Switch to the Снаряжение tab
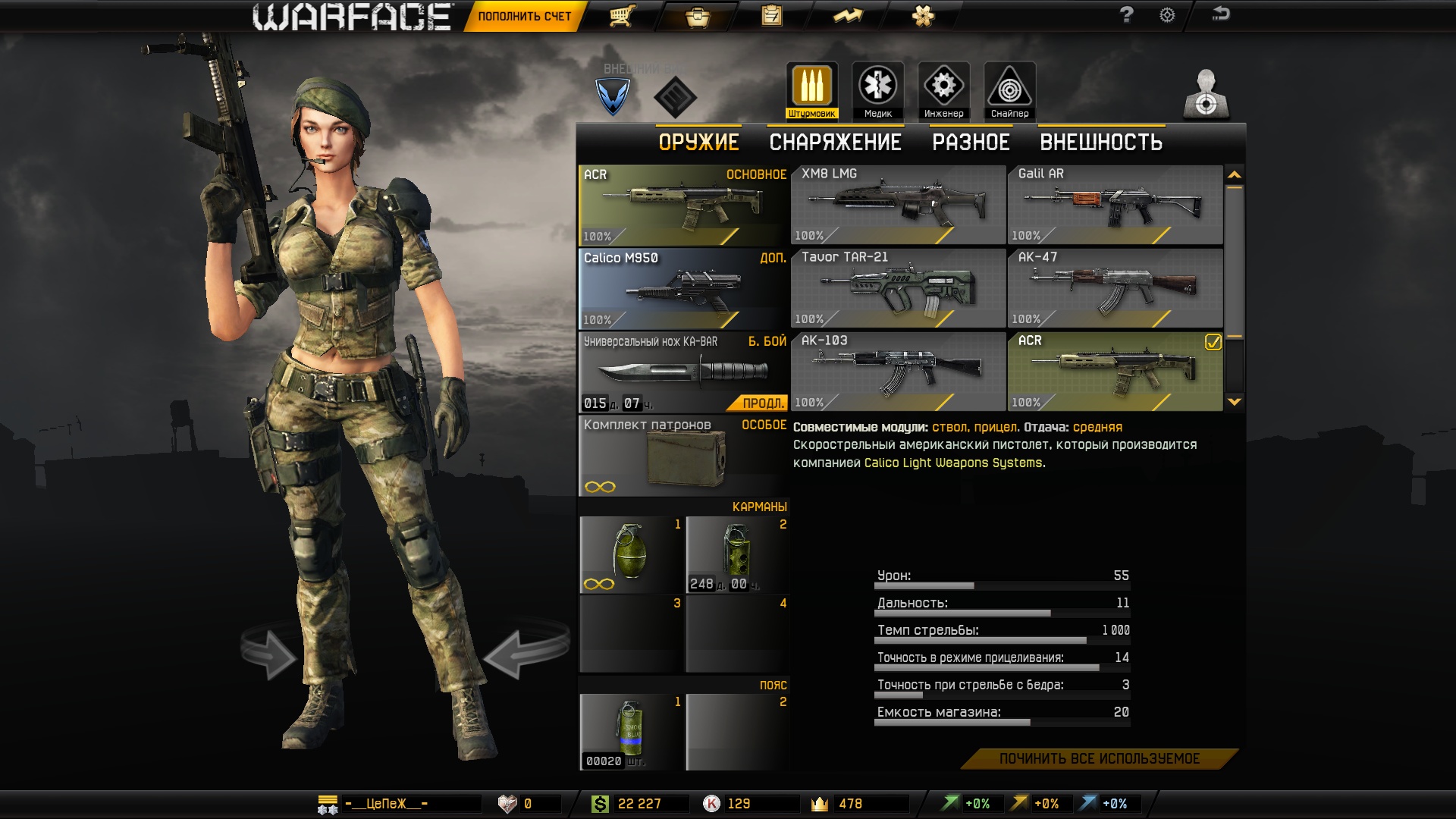The width and height of the screenshot is (1456, 819). (835, 142)
